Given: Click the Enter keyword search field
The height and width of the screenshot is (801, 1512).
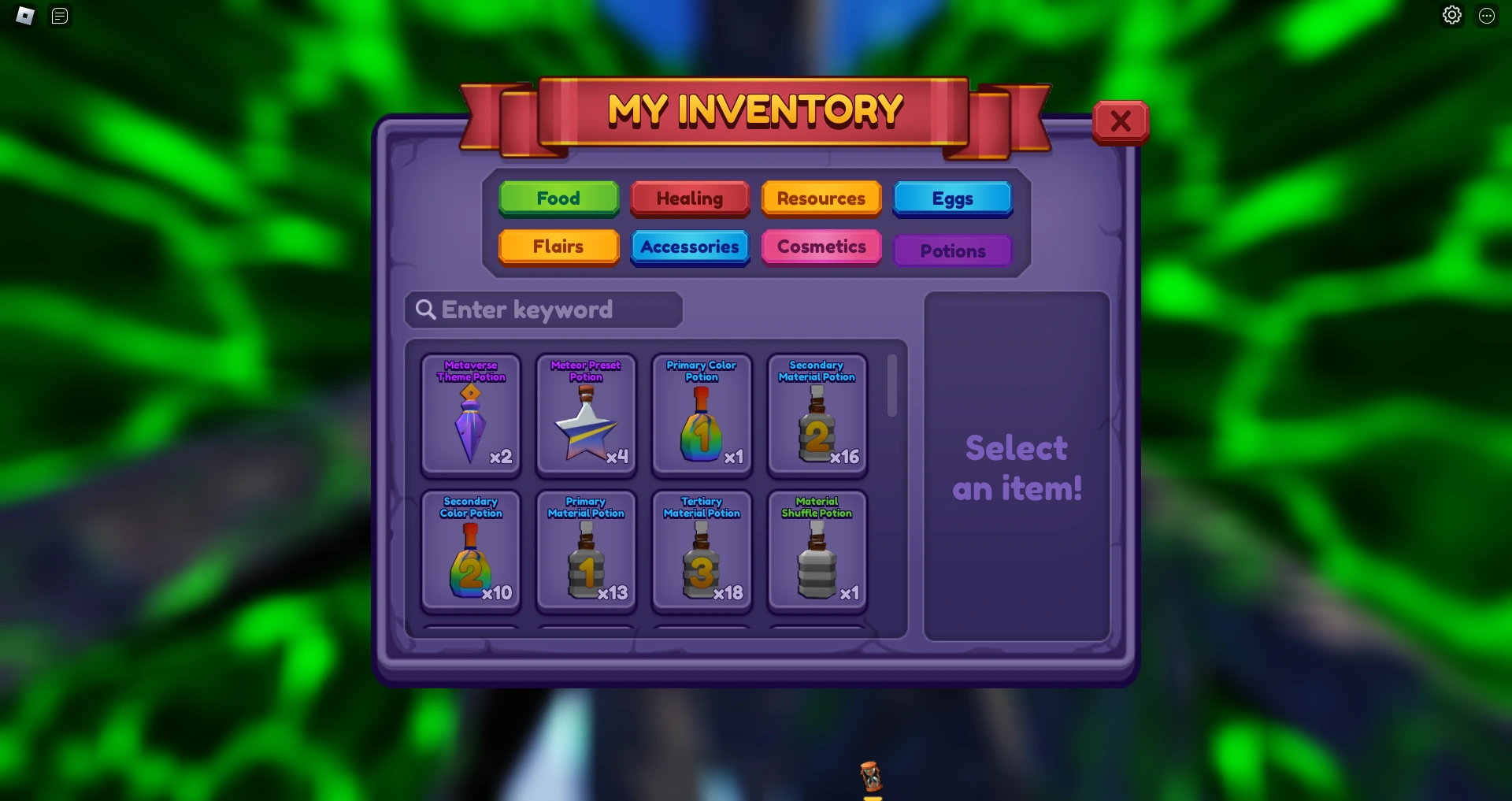Looking at the screenshot, I should click(543, 310).
